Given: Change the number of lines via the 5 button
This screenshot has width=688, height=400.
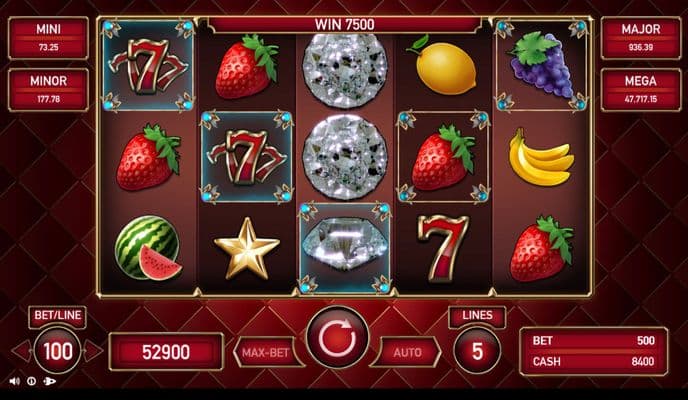Looking at the screenshot, I should click(477, 351).
